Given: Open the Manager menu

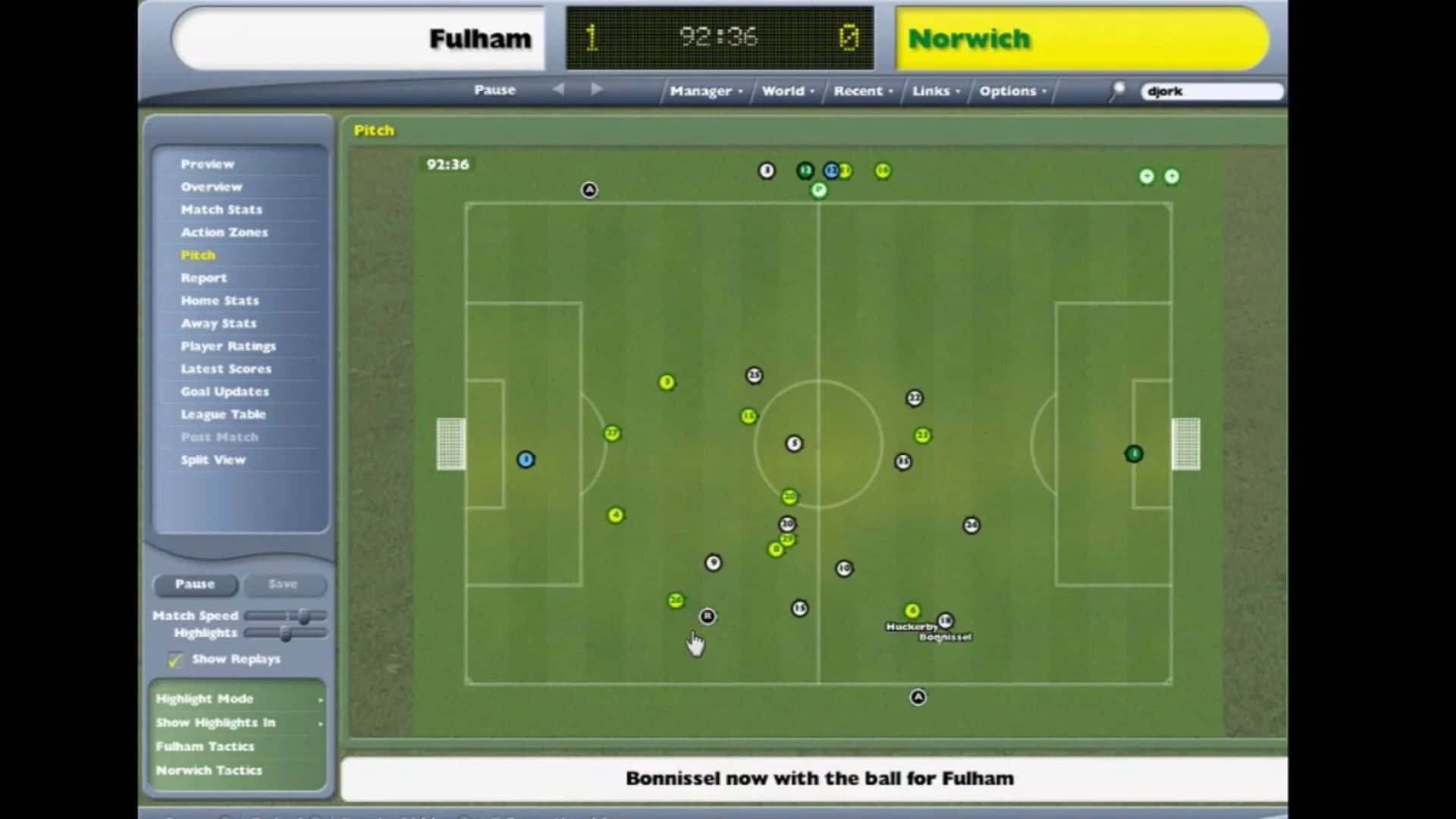Looking at the screenshot, I should (701, 90).
